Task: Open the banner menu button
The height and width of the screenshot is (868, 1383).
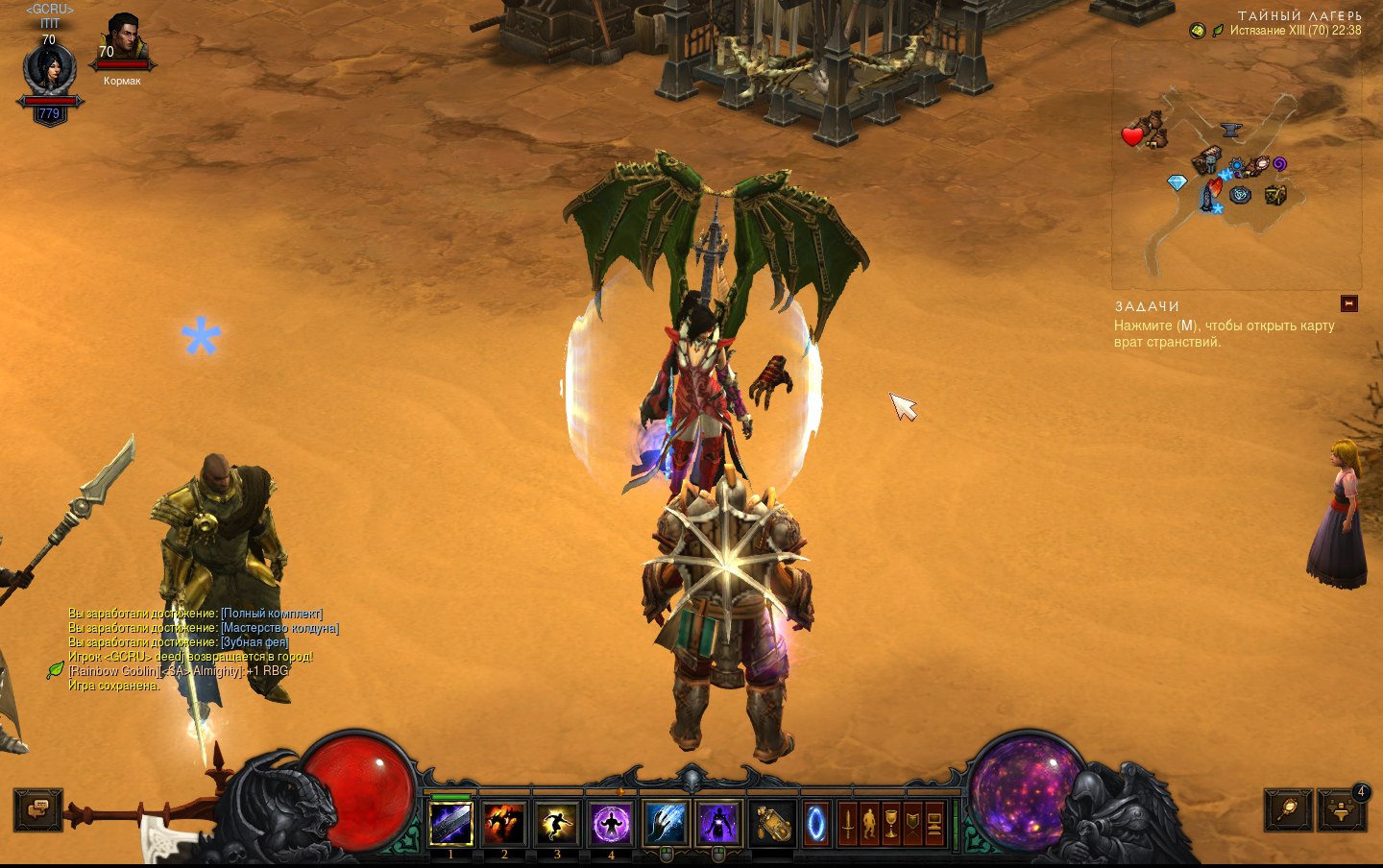Action: (912, 823)
